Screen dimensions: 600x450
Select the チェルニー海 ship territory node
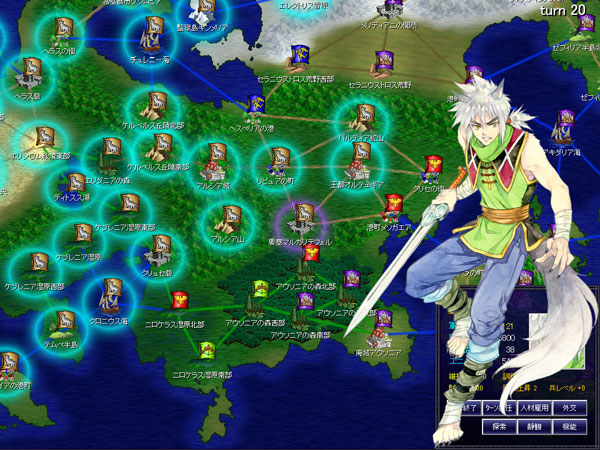150,39
